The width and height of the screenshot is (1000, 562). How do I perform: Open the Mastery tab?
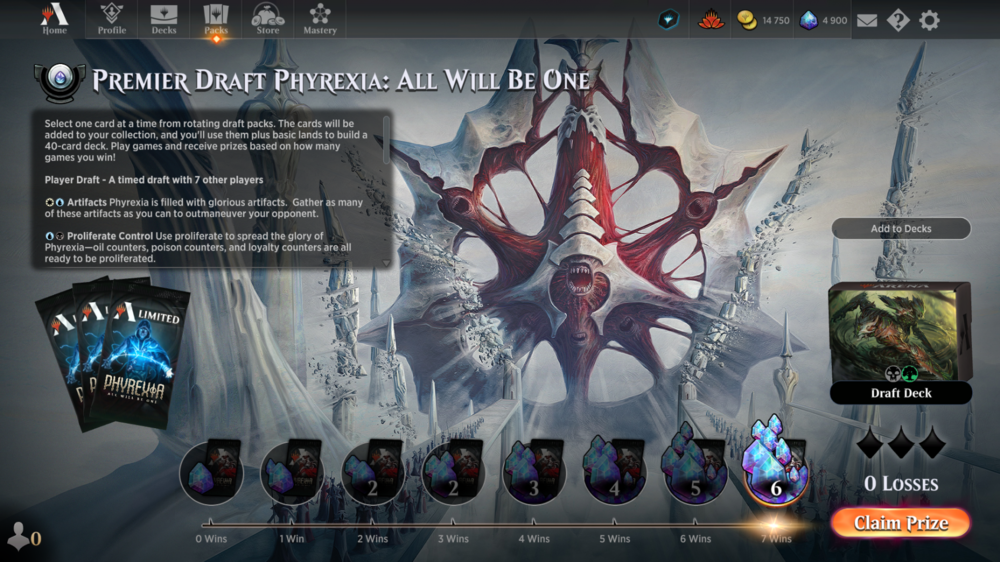point(320,19)
